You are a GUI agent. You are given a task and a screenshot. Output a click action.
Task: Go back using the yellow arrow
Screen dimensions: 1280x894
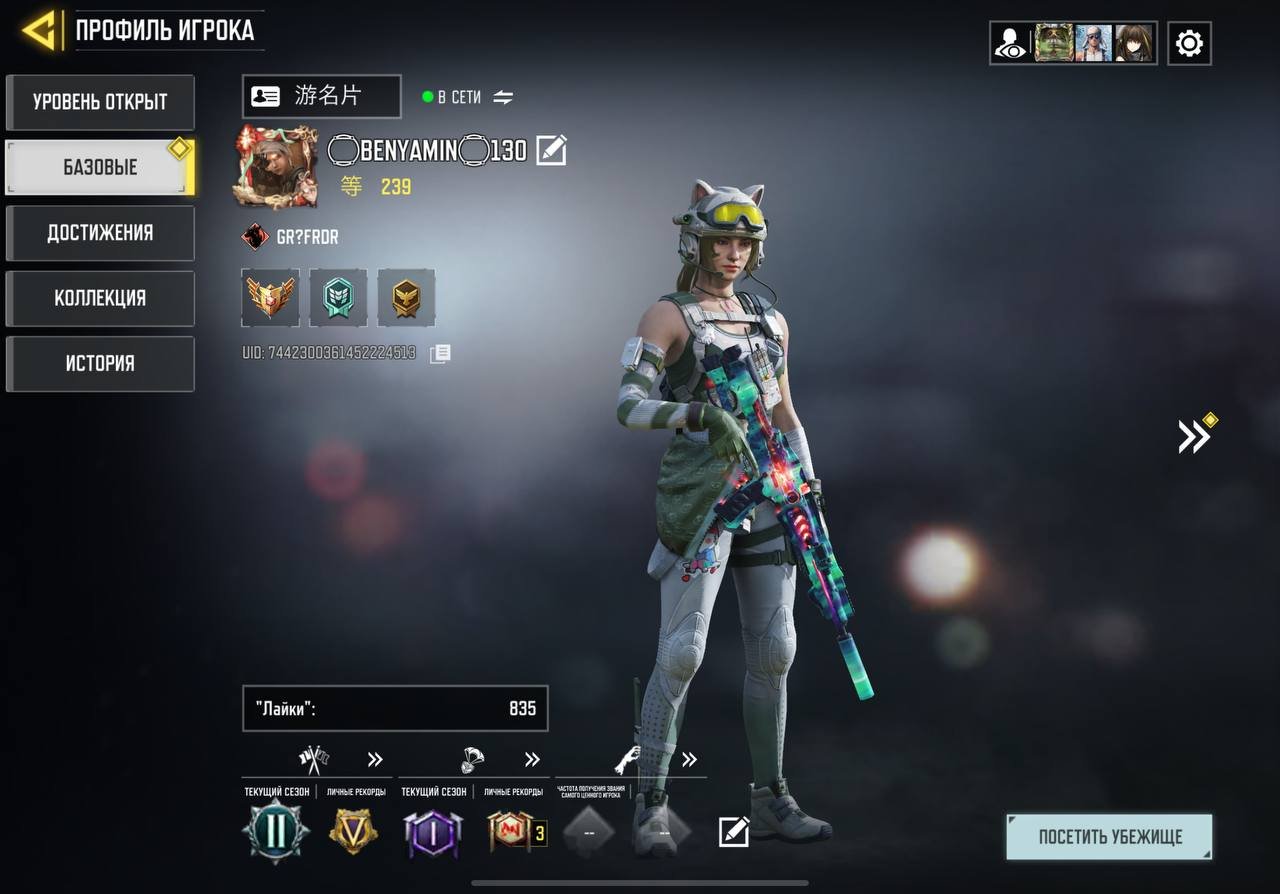pos(40,31)
